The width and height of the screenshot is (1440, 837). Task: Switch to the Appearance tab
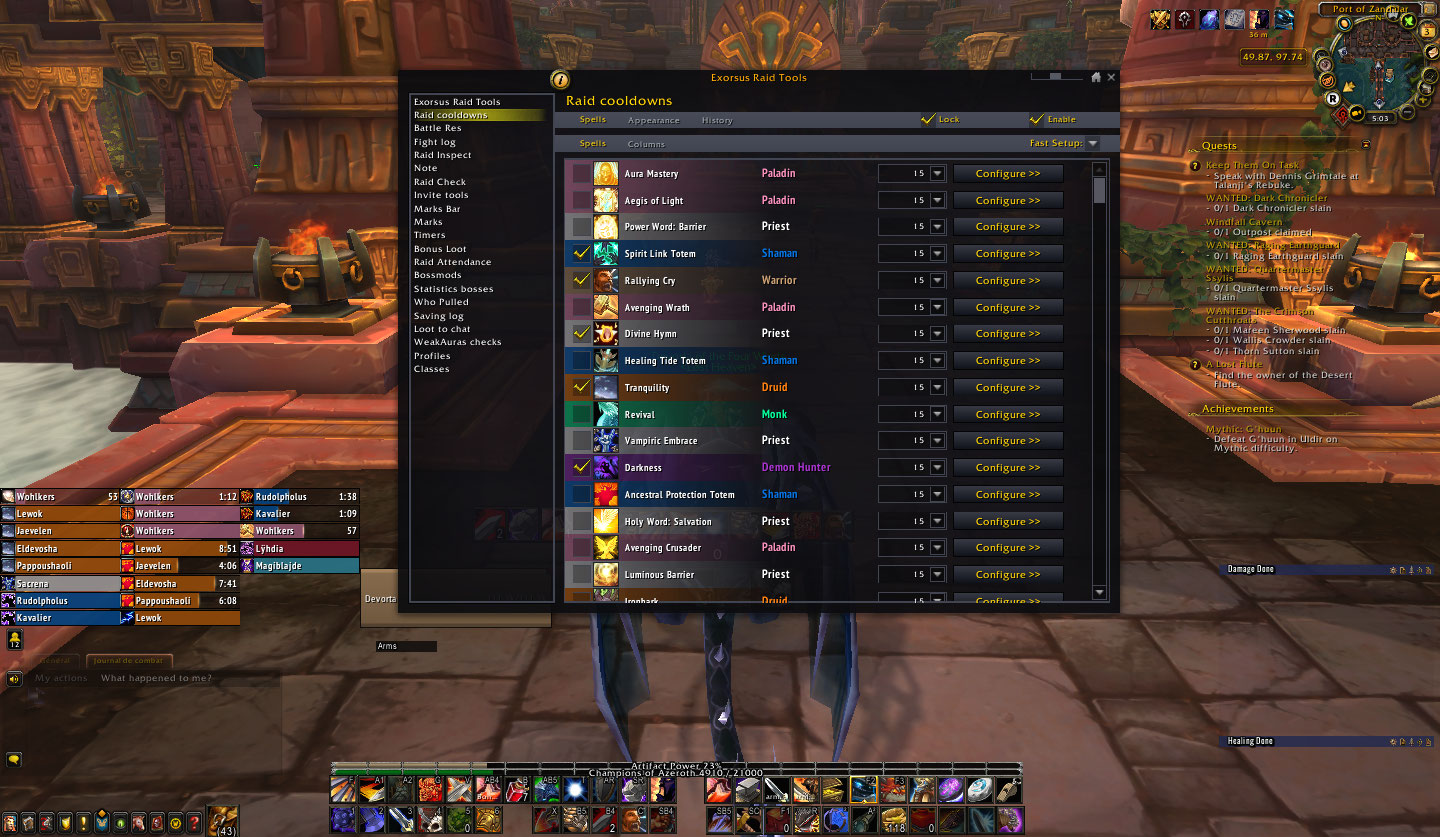click(x=654, y=119)
